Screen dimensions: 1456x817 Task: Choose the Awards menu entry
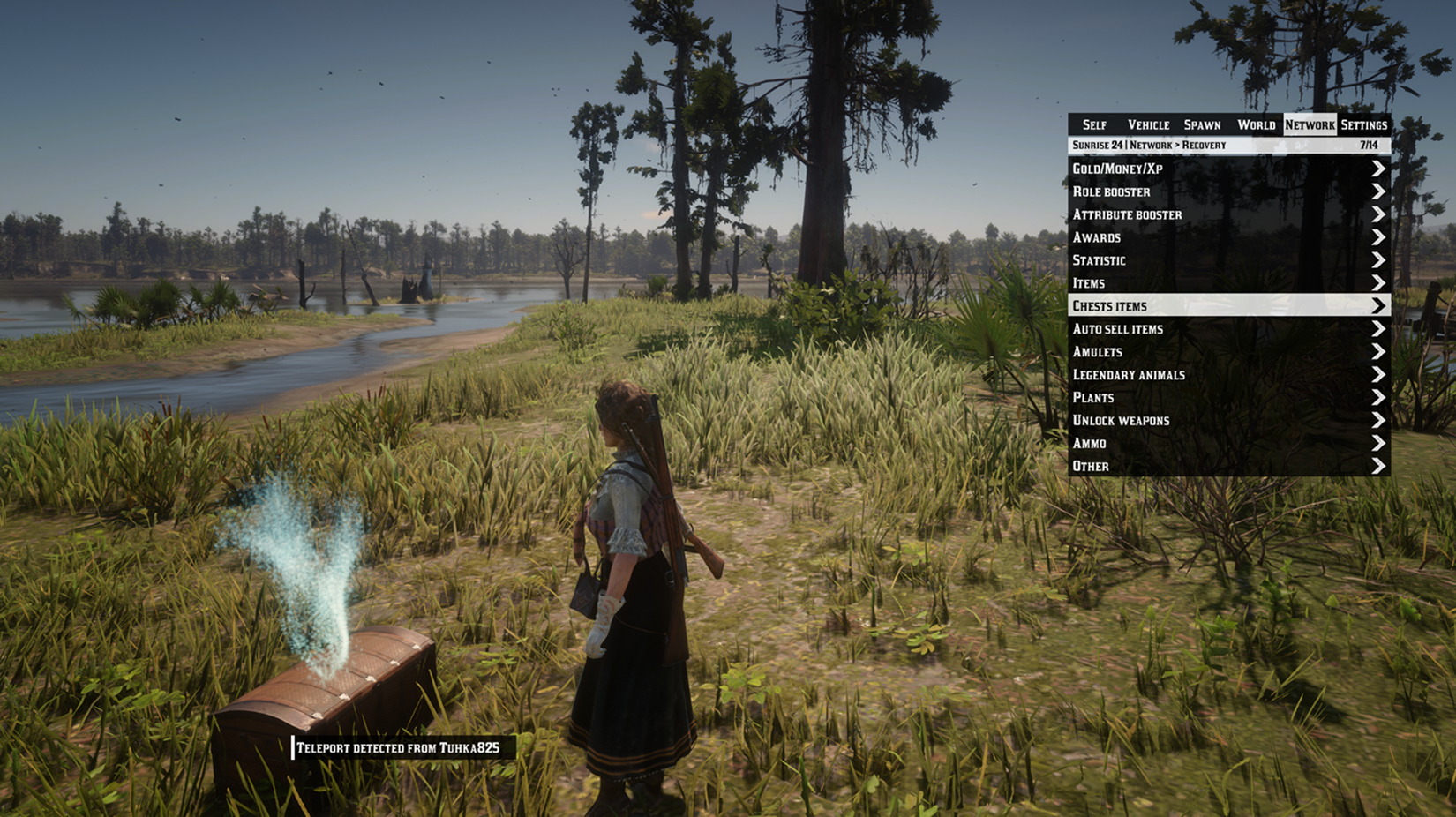pyautogui.click(x=1228, y=237)
